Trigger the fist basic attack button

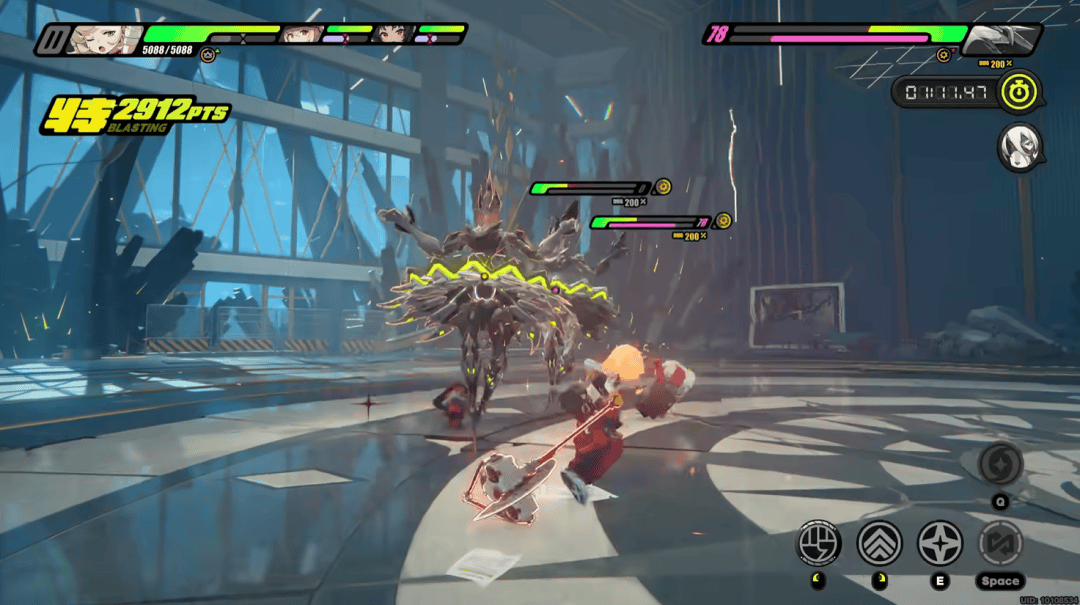(x=818, y=543)
